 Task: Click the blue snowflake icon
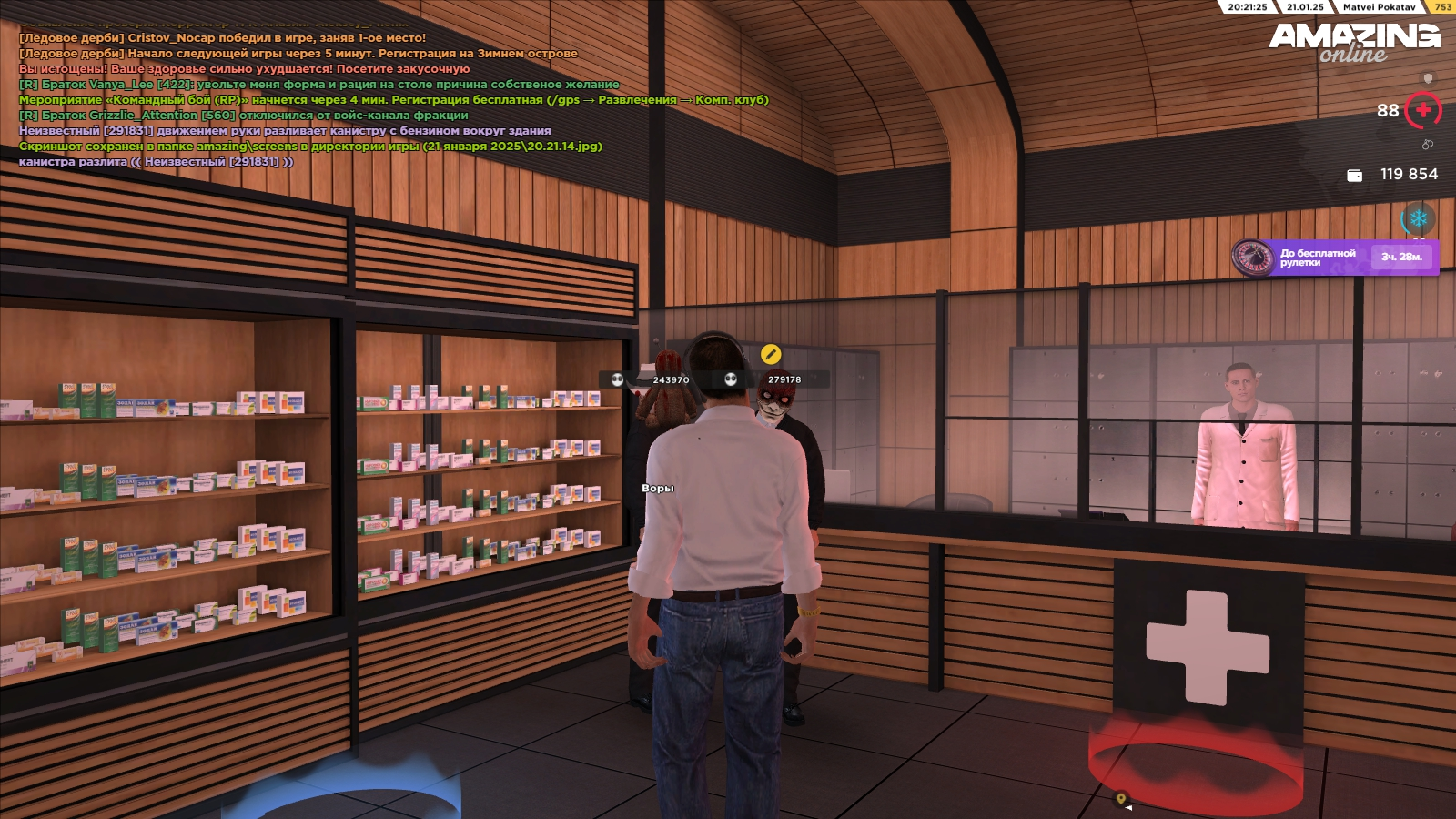tap(1418, 219)
